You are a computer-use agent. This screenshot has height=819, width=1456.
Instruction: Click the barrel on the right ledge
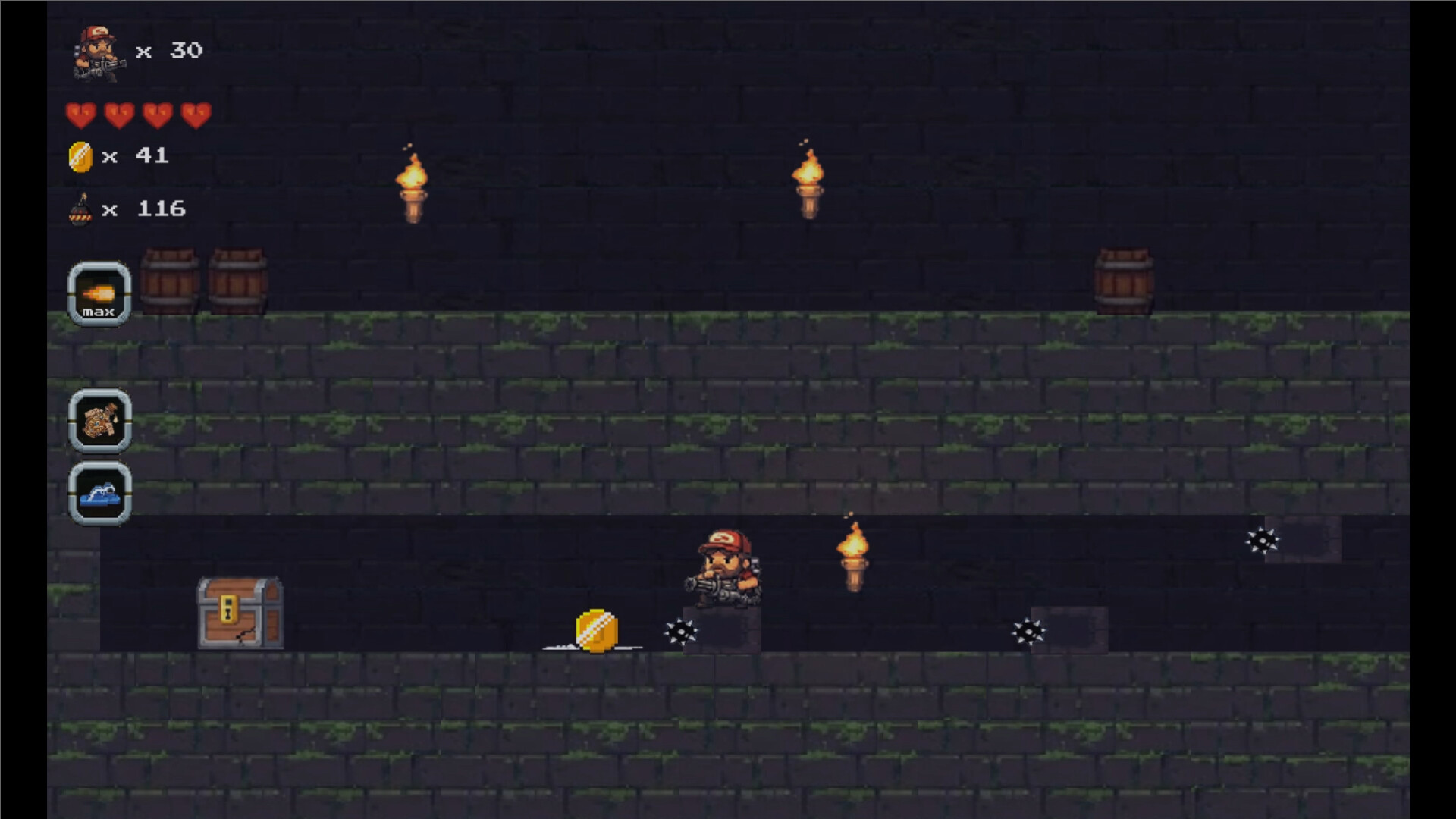1123,282
